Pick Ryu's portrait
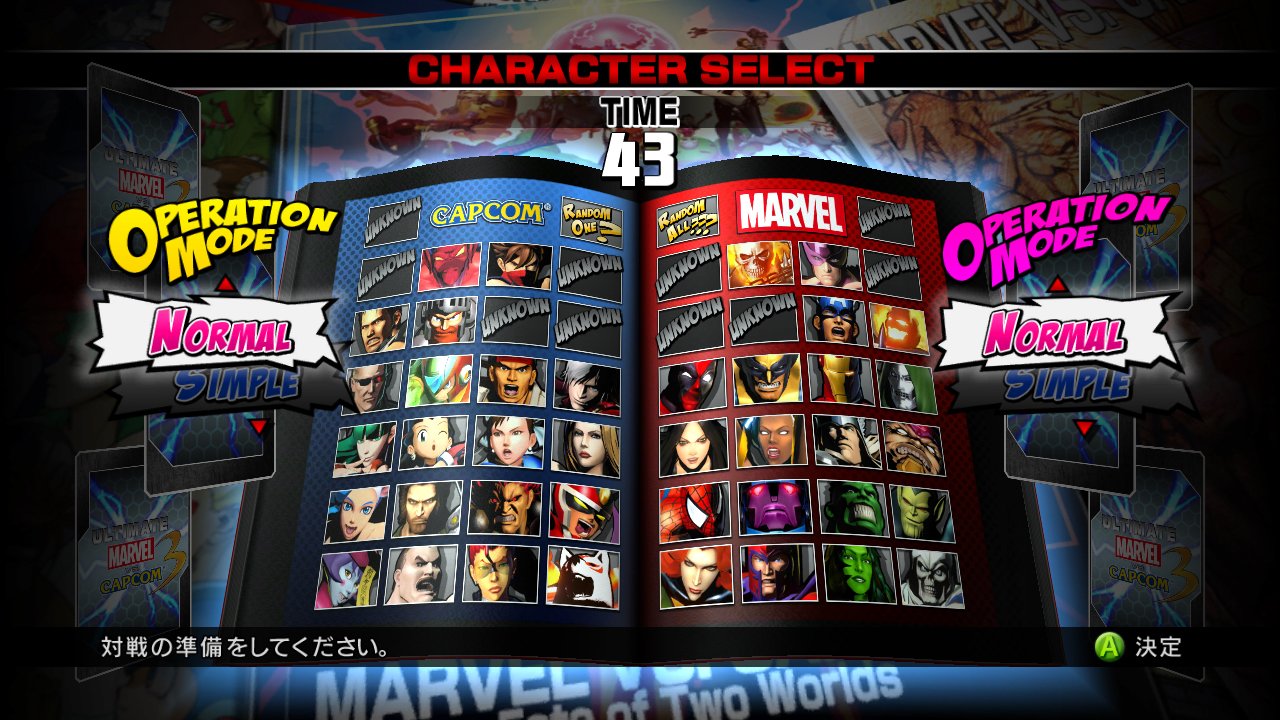The image size is (1280, 720). coord(512,381)
